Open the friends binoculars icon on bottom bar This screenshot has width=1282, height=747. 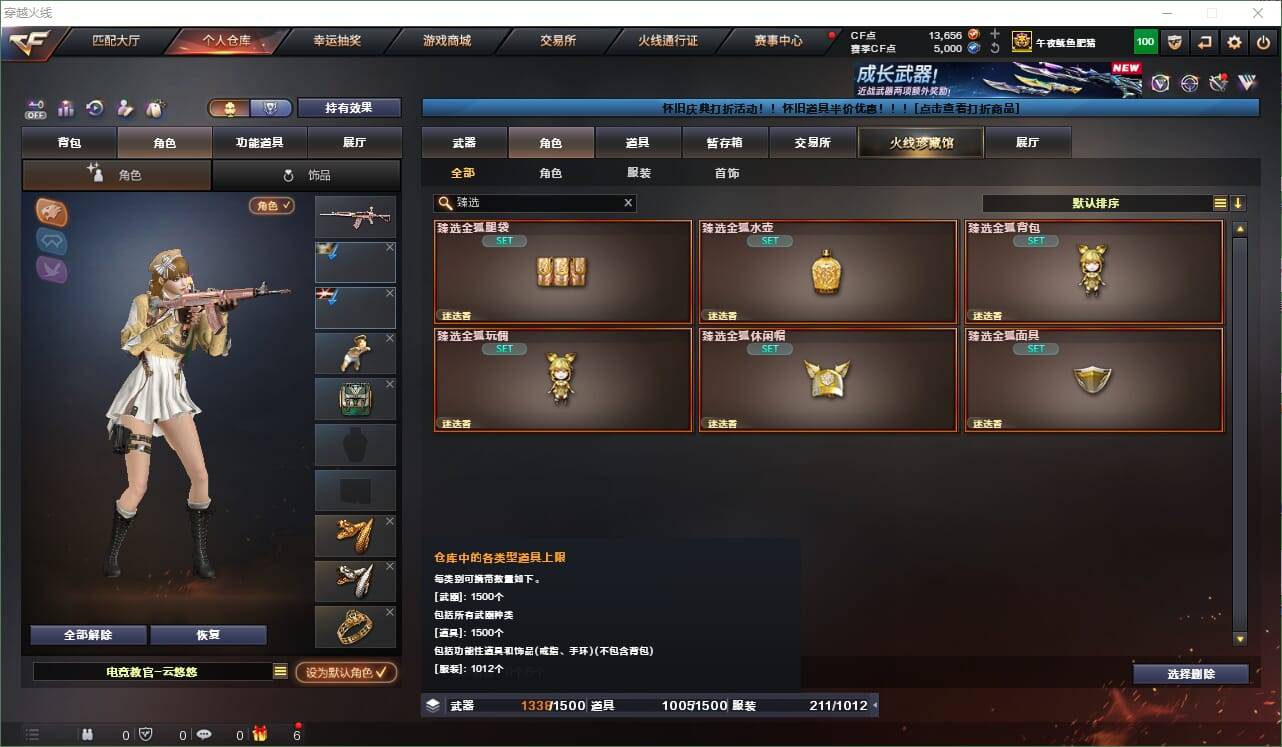[x=87, y=733]
